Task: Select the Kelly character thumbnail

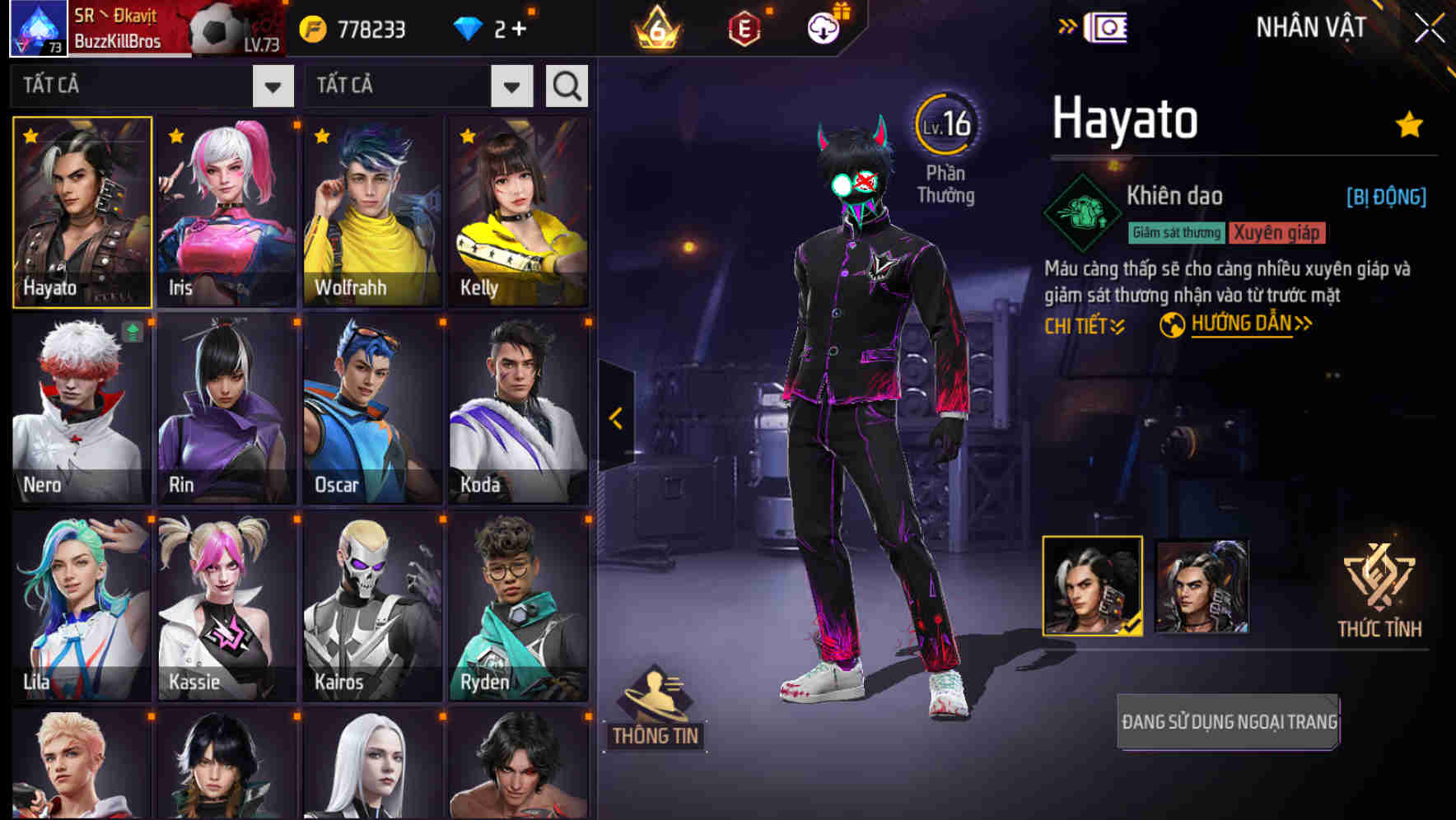Action: pyautogui.click(x=520, y=211)
